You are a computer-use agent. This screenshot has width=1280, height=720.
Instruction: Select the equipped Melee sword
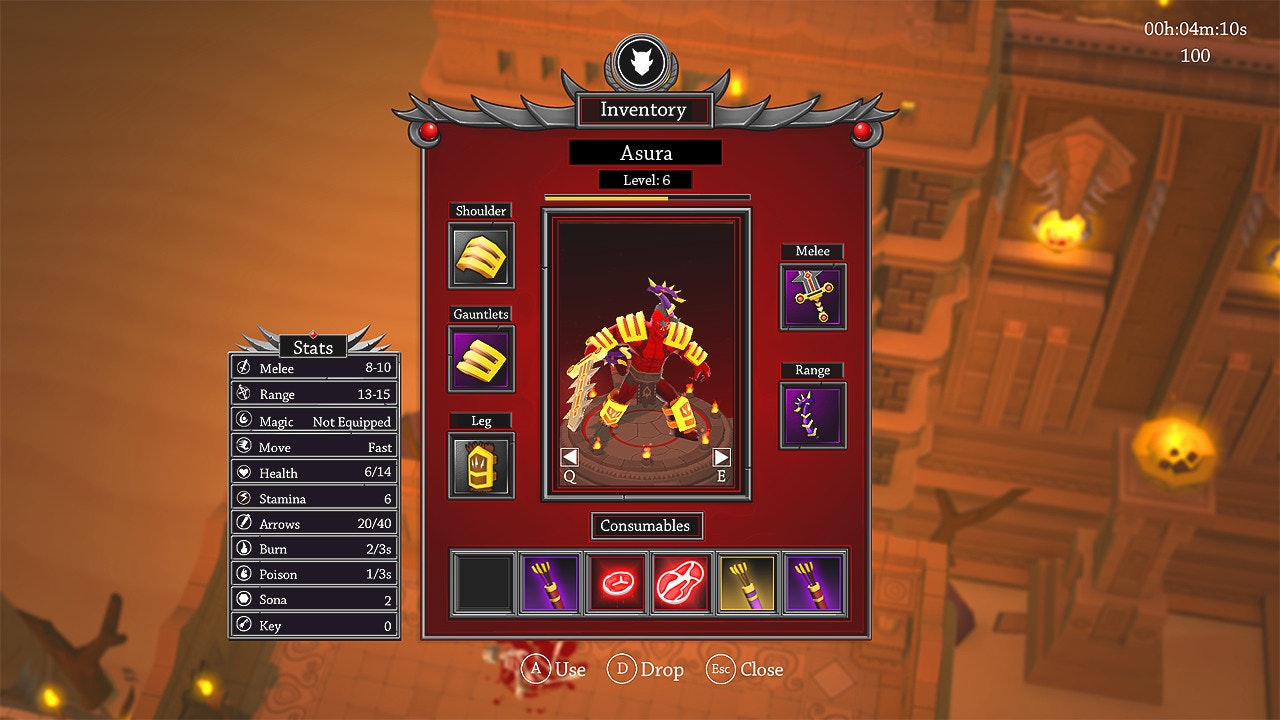[x=812, y=295]
